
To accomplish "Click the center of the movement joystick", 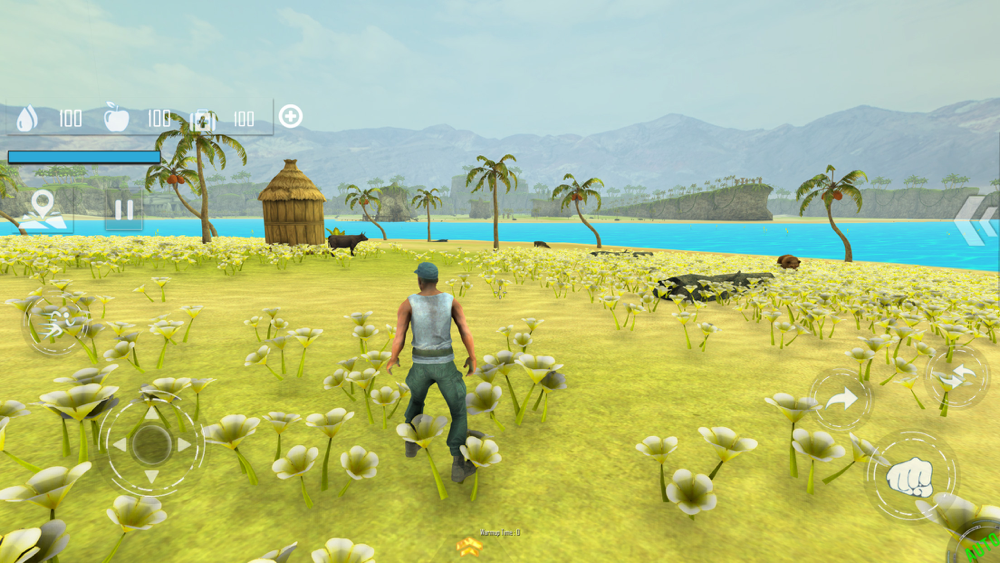I will tap(151, 445).
